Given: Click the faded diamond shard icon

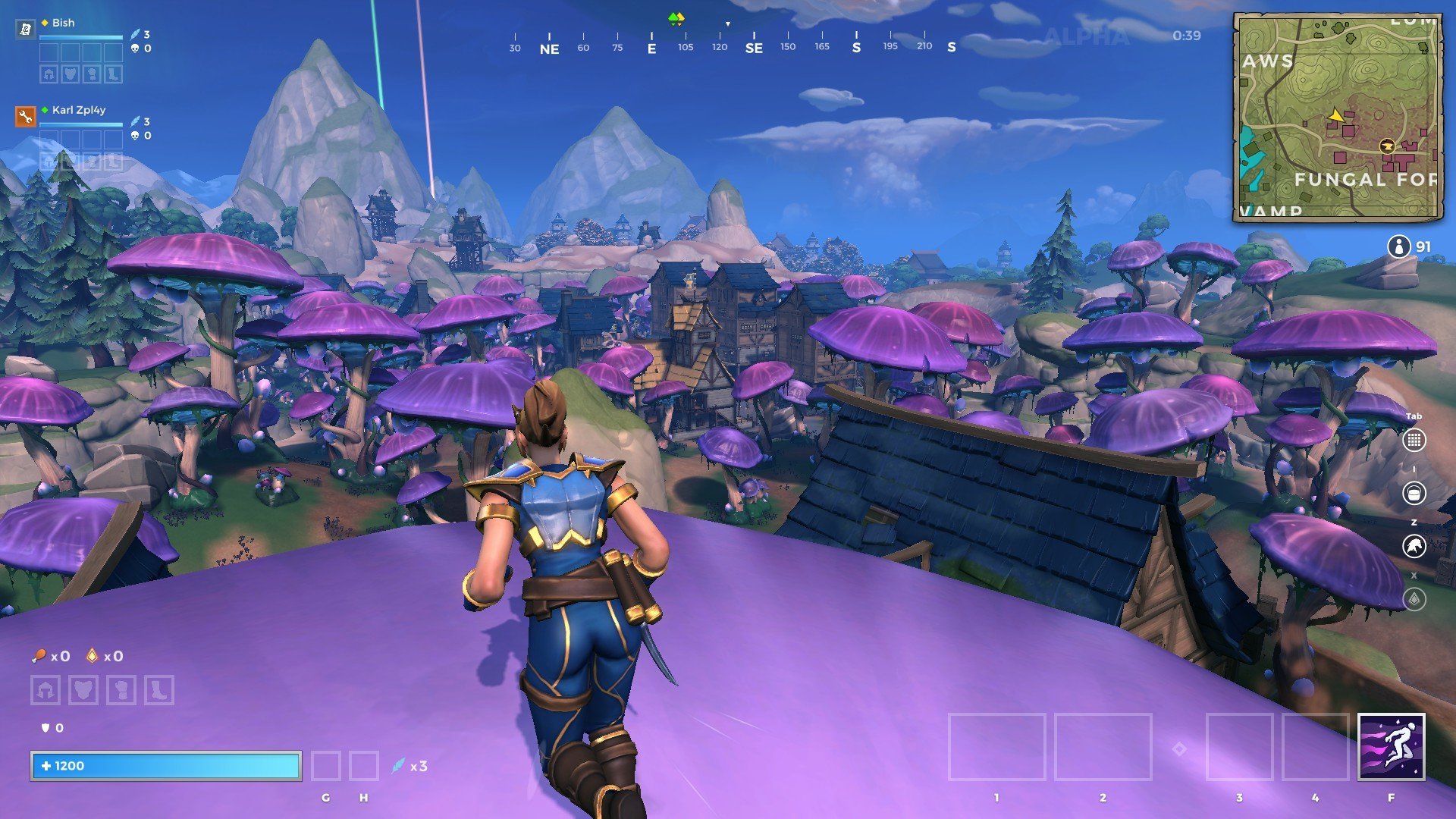Looking at the screenshot, I should pyautogui.click(x=1414, y=599).
